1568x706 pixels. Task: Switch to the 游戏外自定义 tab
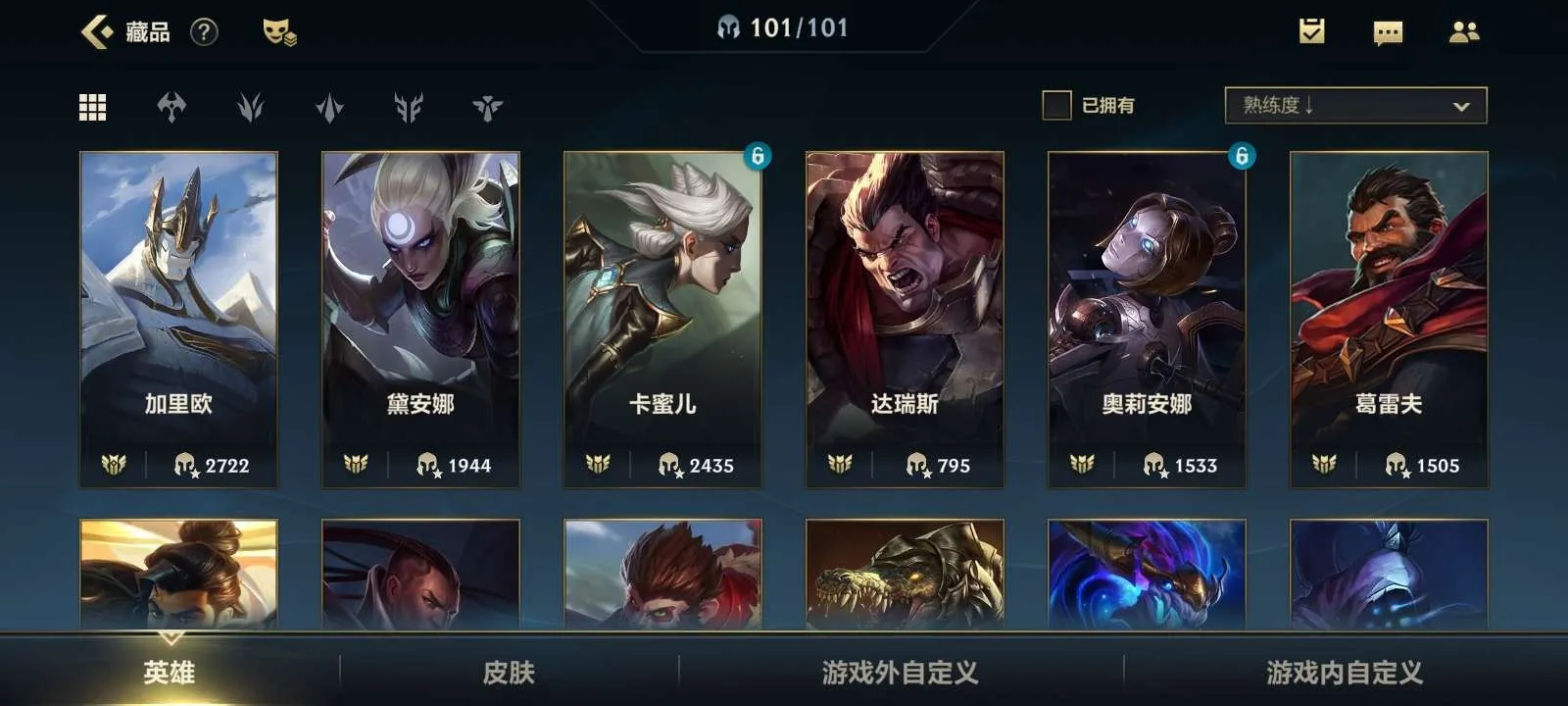click(x=900, y=673)
